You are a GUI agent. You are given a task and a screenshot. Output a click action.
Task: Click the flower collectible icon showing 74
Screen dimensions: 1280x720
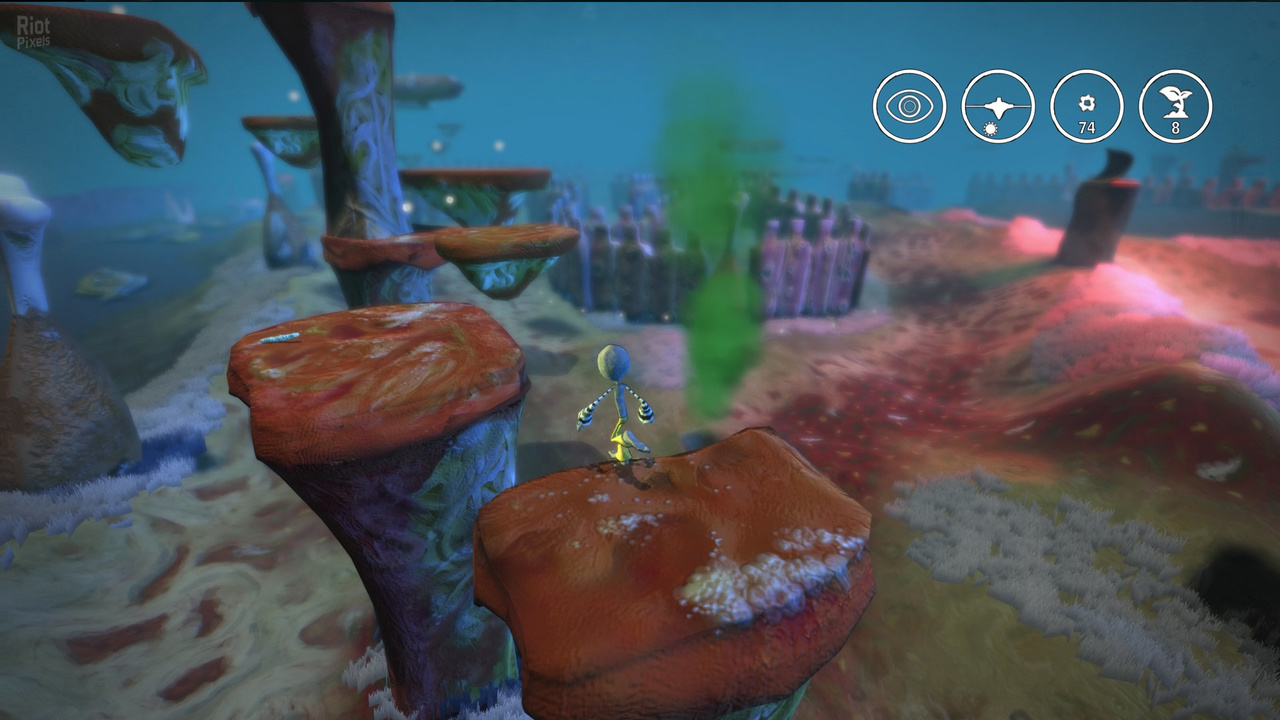1087,106
